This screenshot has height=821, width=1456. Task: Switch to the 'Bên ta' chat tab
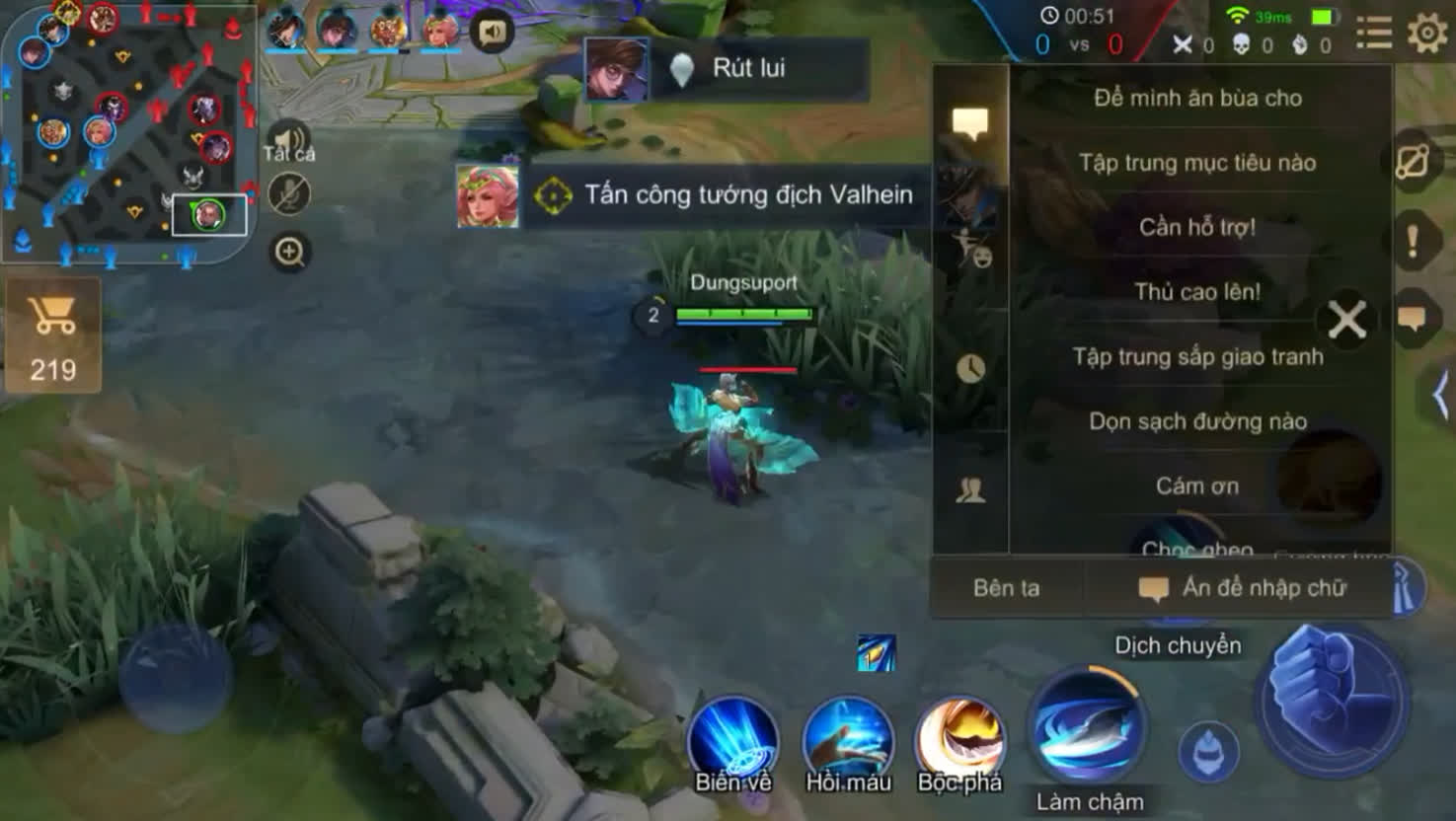(x=1005, y=587)
